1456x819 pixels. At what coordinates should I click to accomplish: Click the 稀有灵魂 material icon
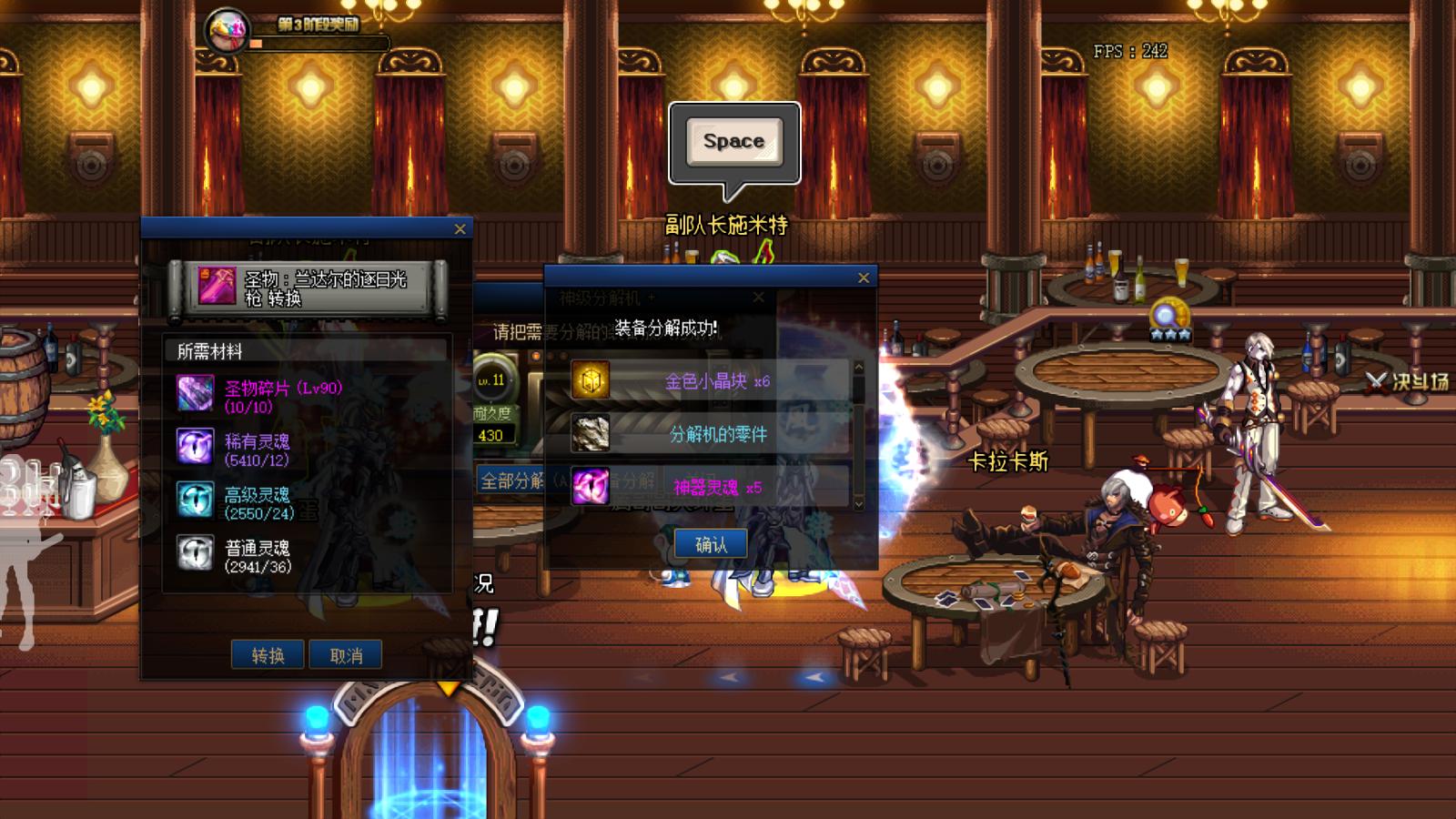point(196,446)
